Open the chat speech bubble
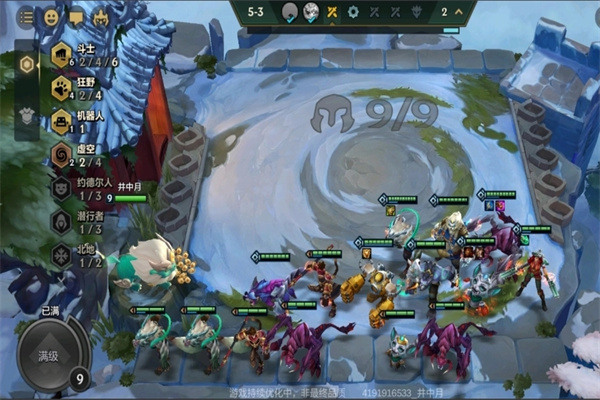The height and width of the screenshot is (400, 600). tap(75, 17)
